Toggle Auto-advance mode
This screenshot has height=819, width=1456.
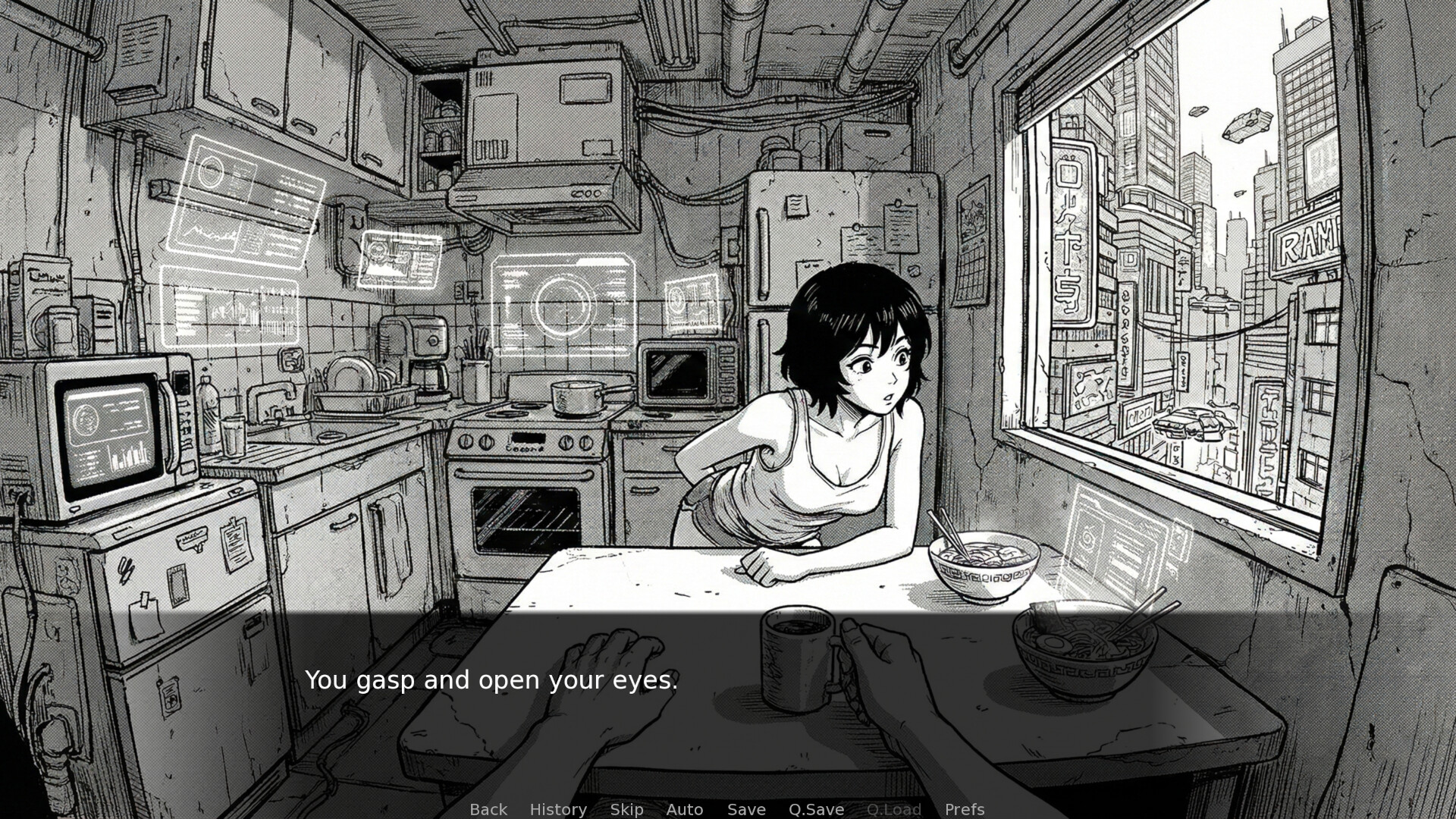pyautogui.click(x=684, y=809)
